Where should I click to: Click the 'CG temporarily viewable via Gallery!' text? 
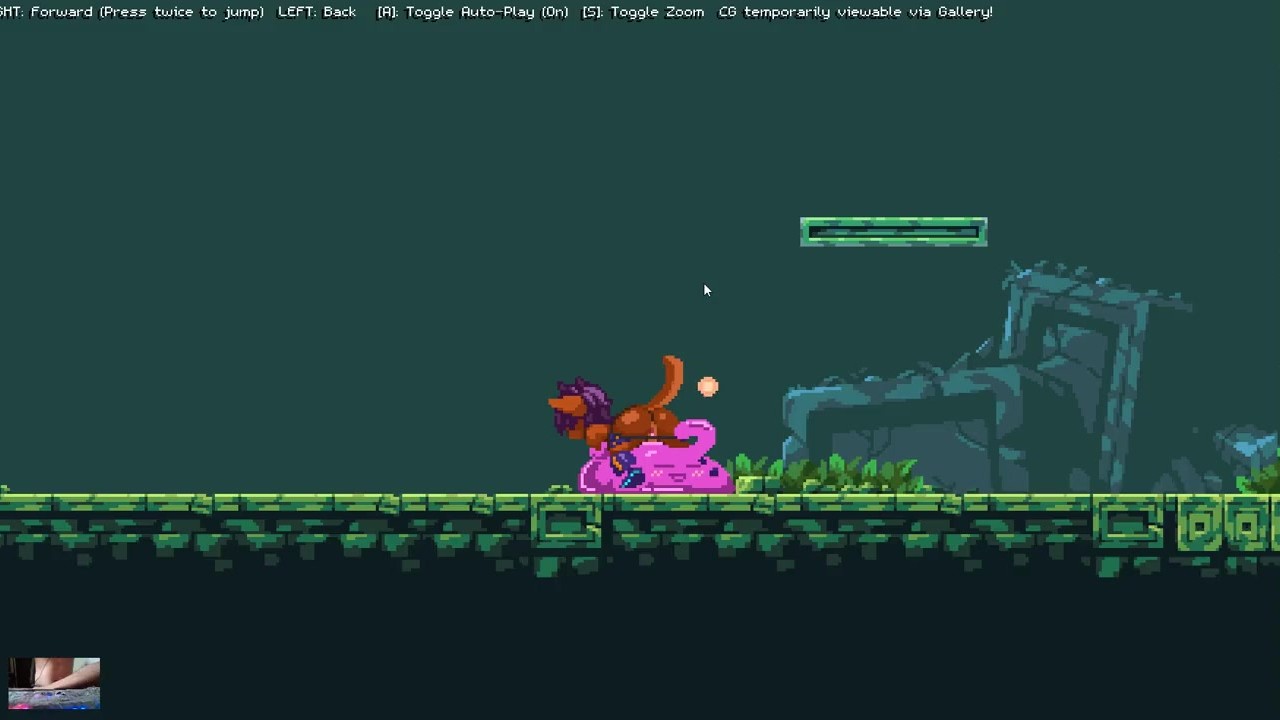click(855, 11)
